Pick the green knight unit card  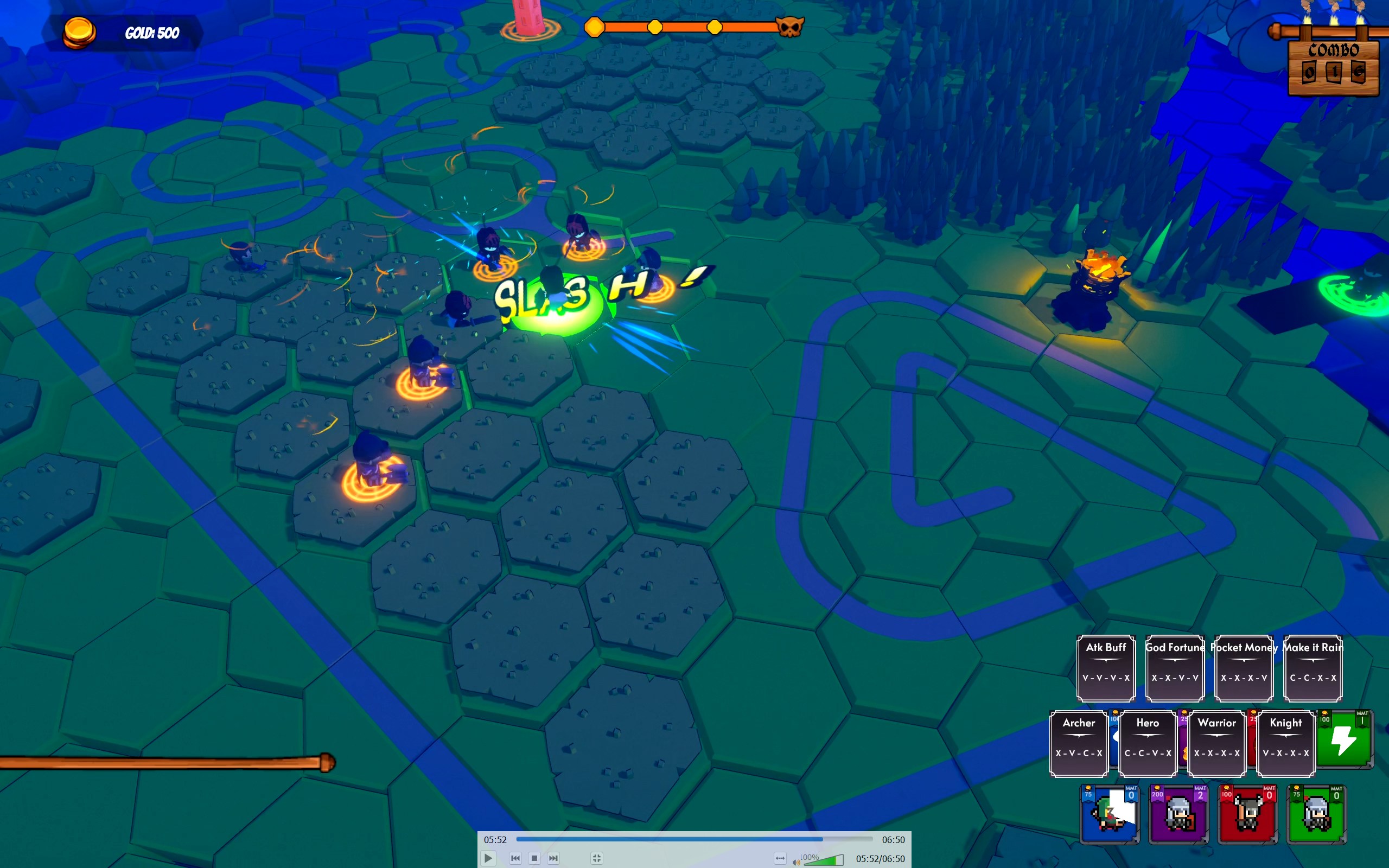(x=1316, y=813)
